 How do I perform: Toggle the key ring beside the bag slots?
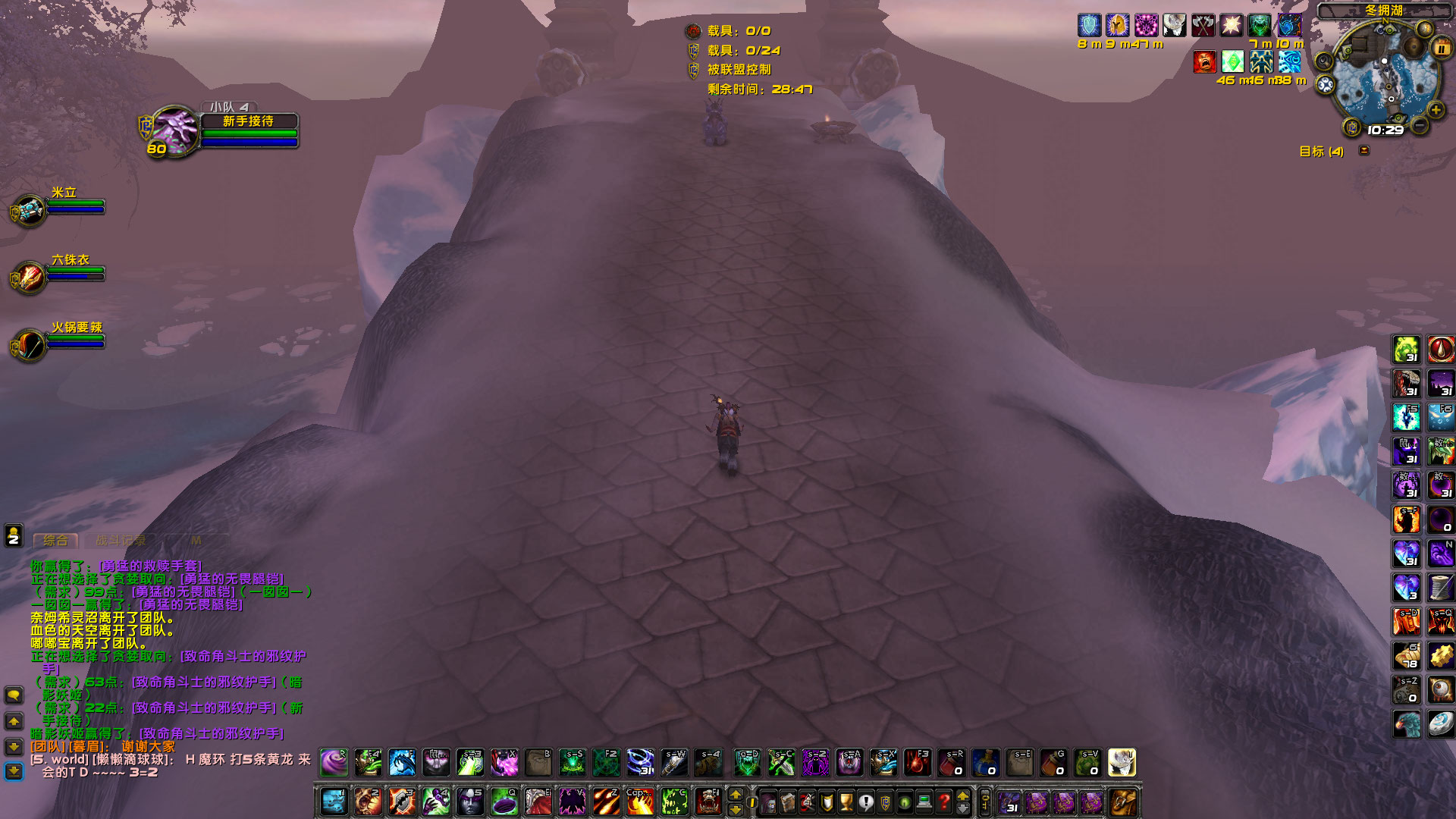click(x=985, y=803)
